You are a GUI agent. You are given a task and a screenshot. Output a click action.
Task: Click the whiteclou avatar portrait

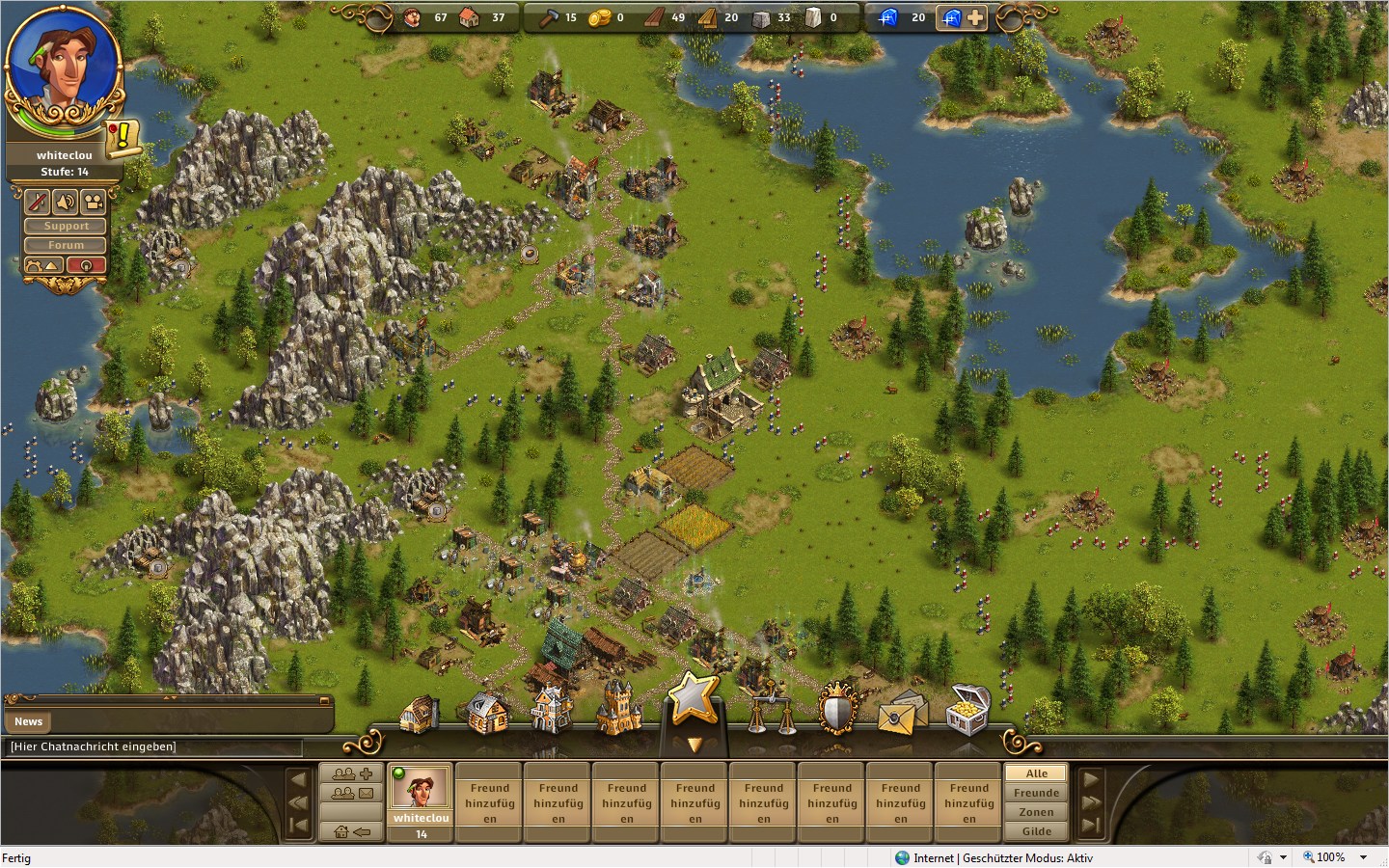point(64,66)
